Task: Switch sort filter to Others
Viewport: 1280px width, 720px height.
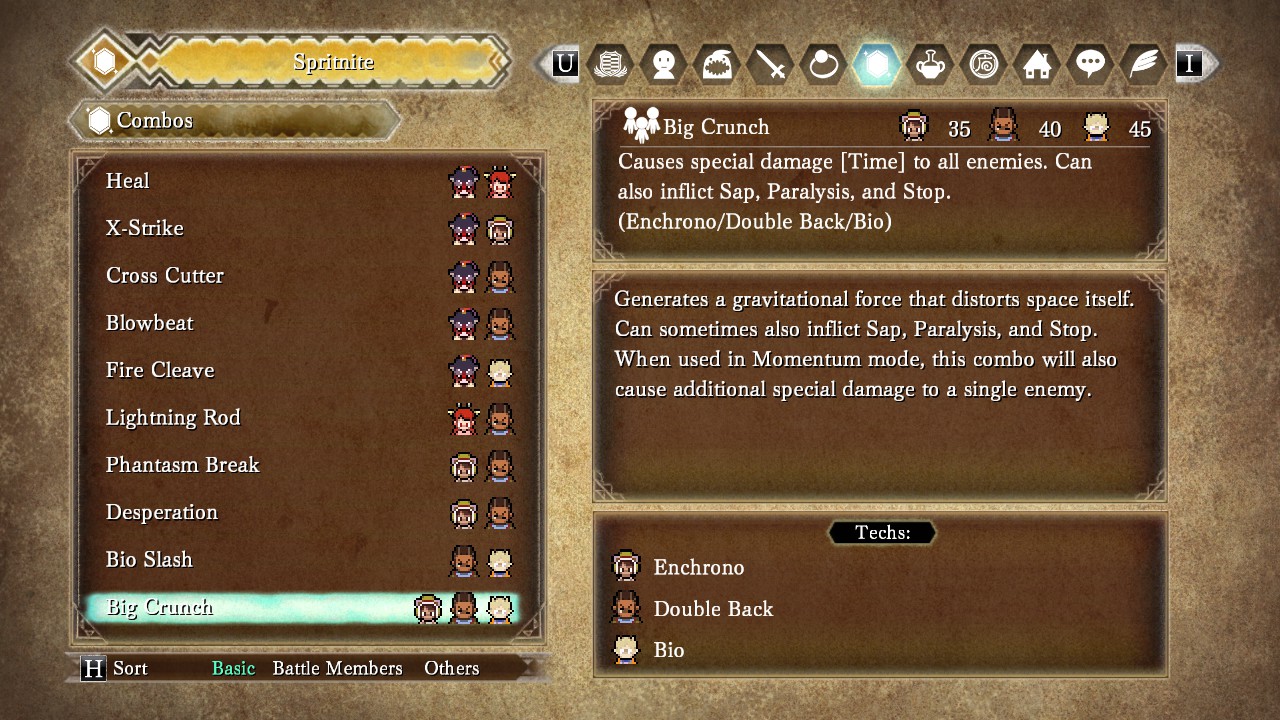Action: pos(451,668)
